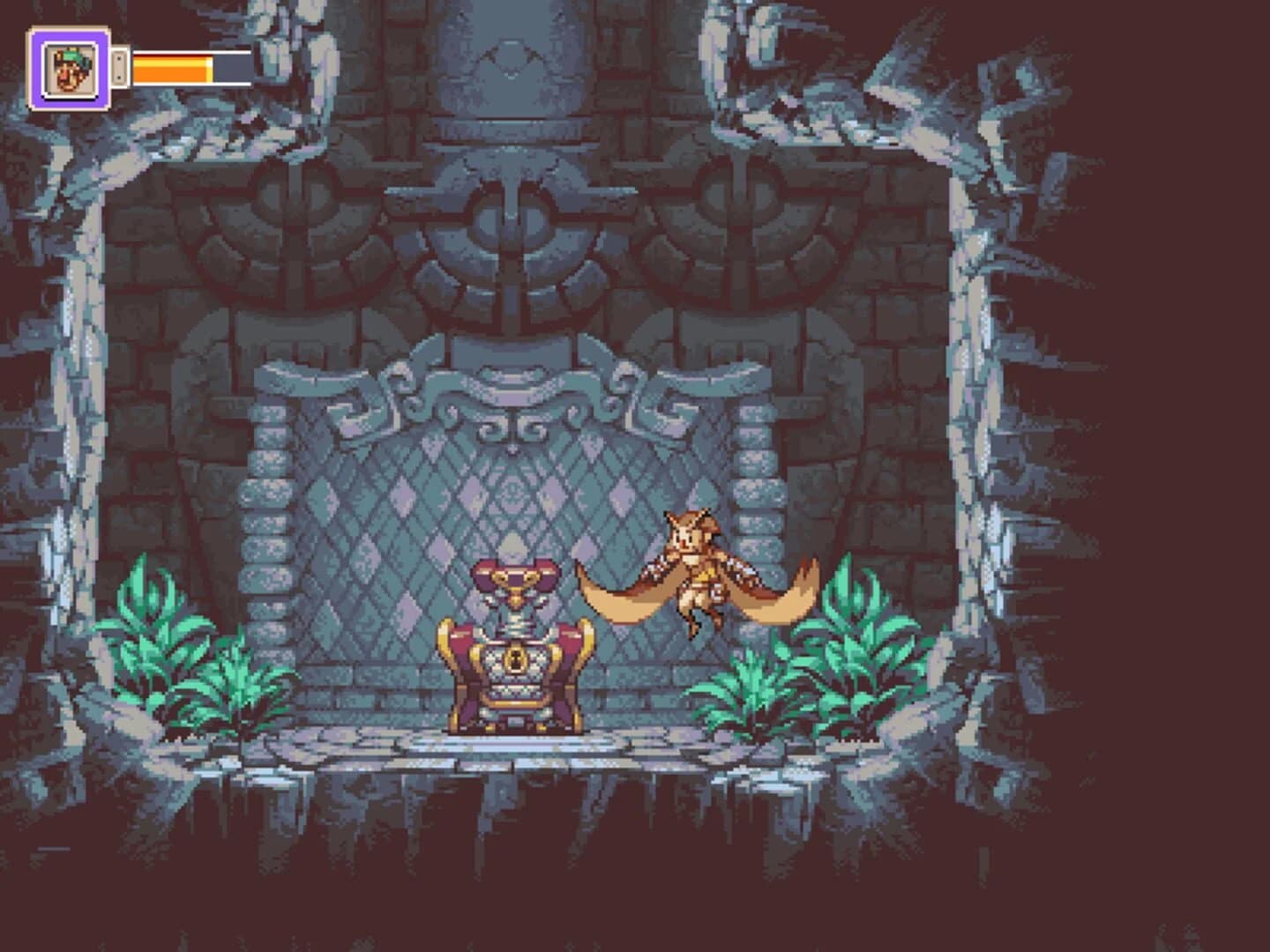Click the mimic's eyes atop the chest lid
The width and height of the screenshot is (1270, 952).
click(x=515, y=577)
